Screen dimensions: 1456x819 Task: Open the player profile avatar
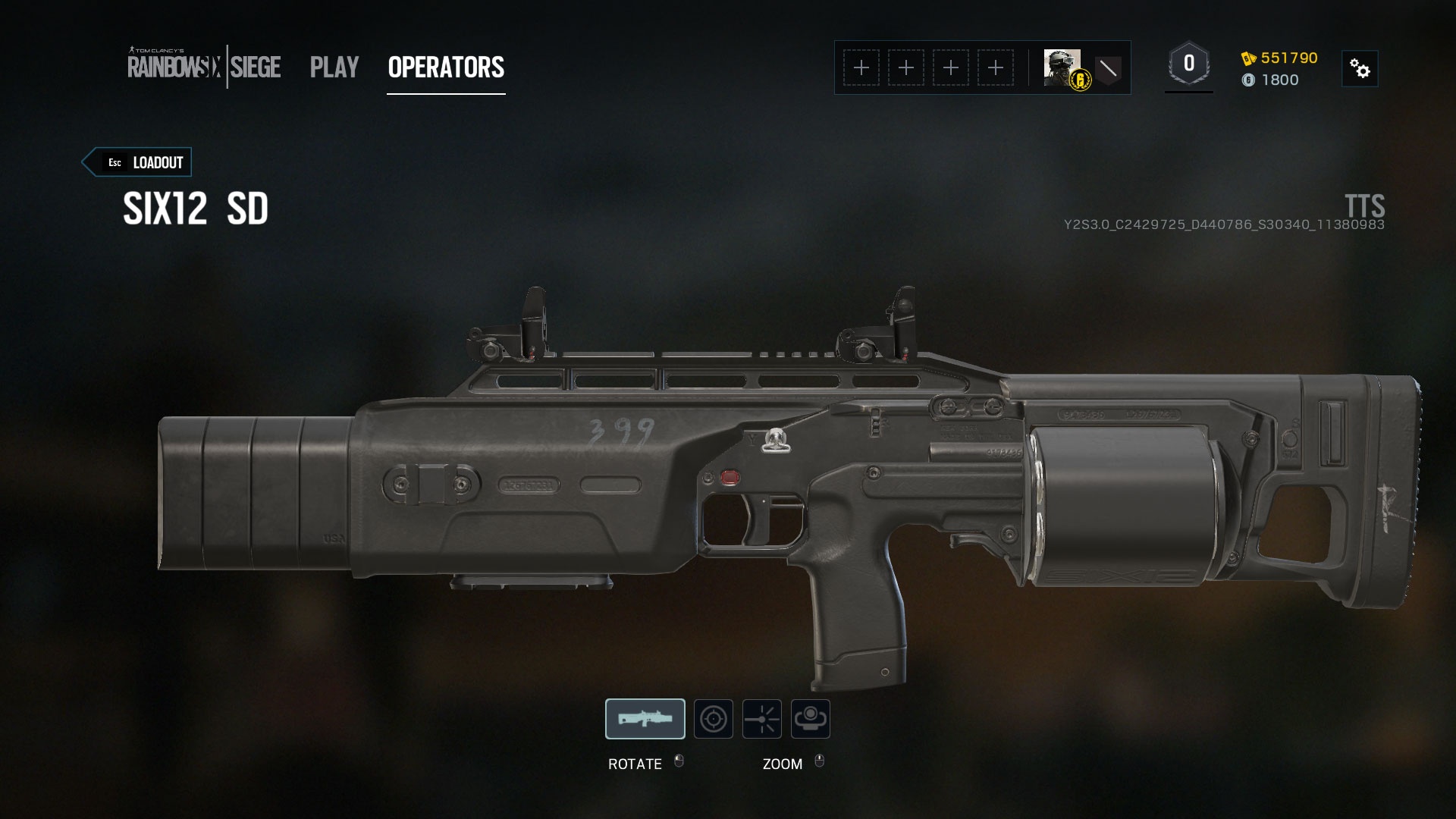[x=1062, y=67]
